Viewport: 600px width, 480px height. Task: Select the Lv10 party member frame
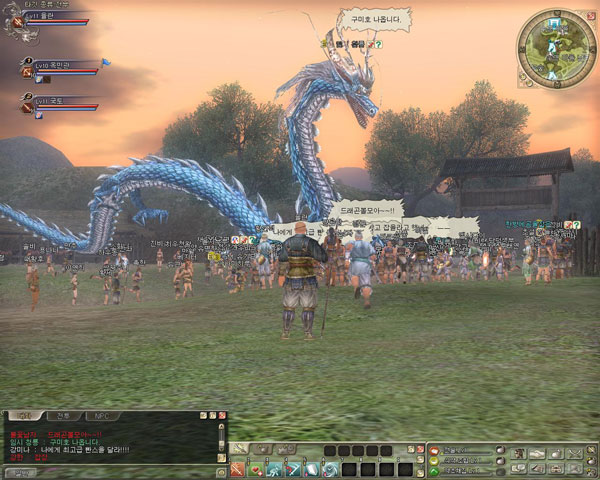point(60,68)
